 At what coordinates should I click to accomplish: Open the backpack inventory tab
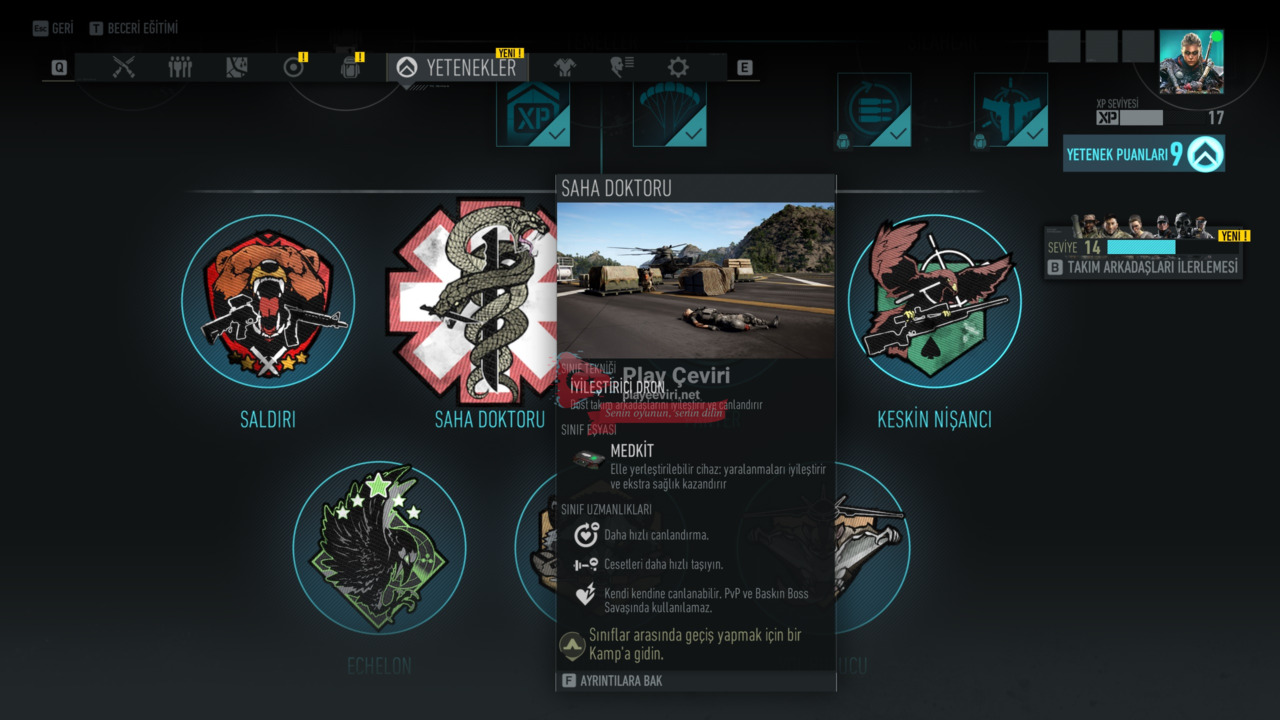click(349, 67)
